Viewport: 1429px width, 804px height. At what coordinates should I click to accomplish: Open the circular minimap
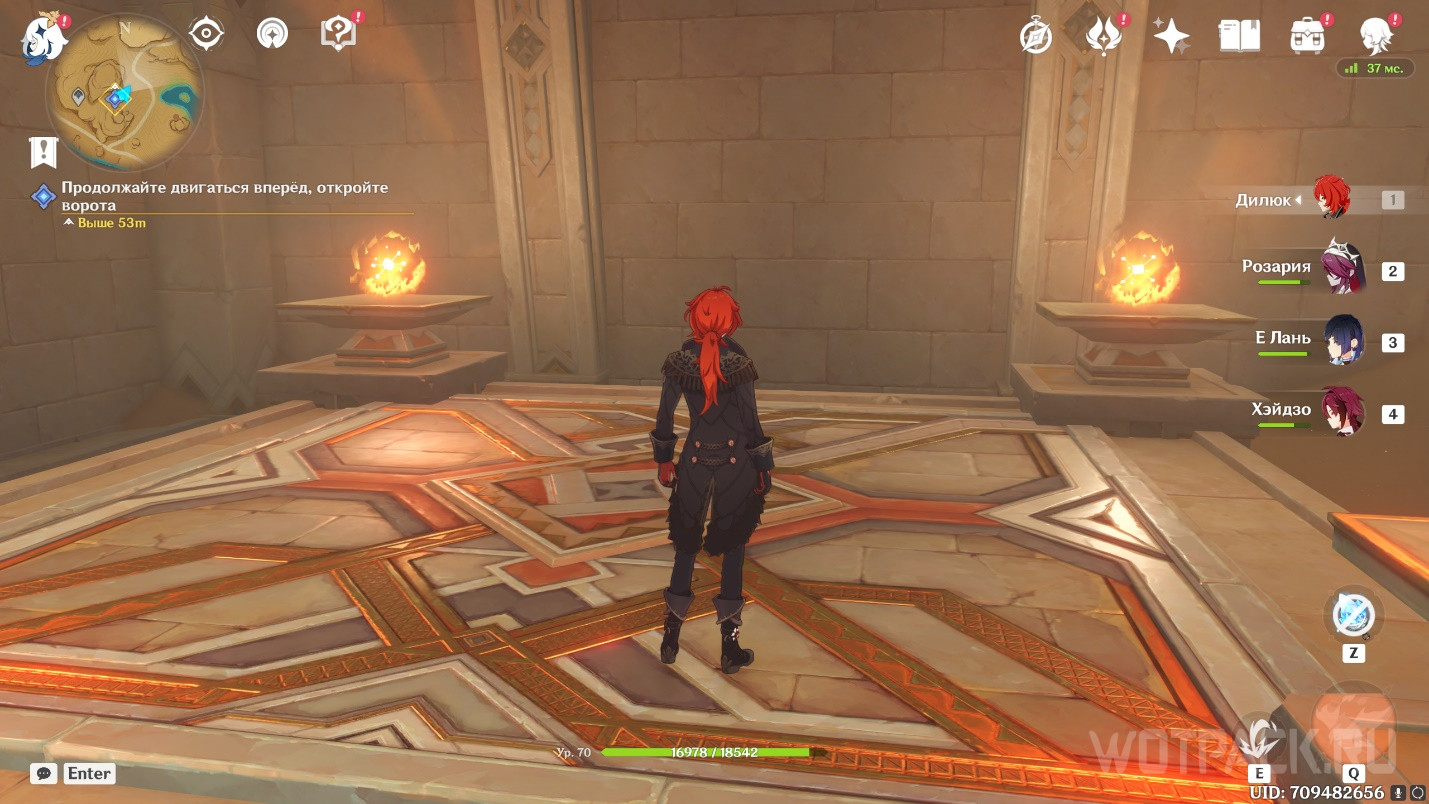[123, 92]
